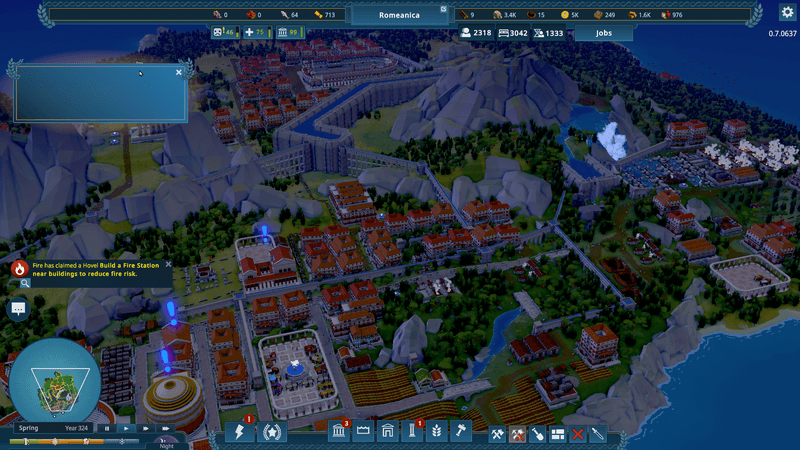Open the Jobs panel
The width and height of the screenshot is (800, 450).
(603, 33)
